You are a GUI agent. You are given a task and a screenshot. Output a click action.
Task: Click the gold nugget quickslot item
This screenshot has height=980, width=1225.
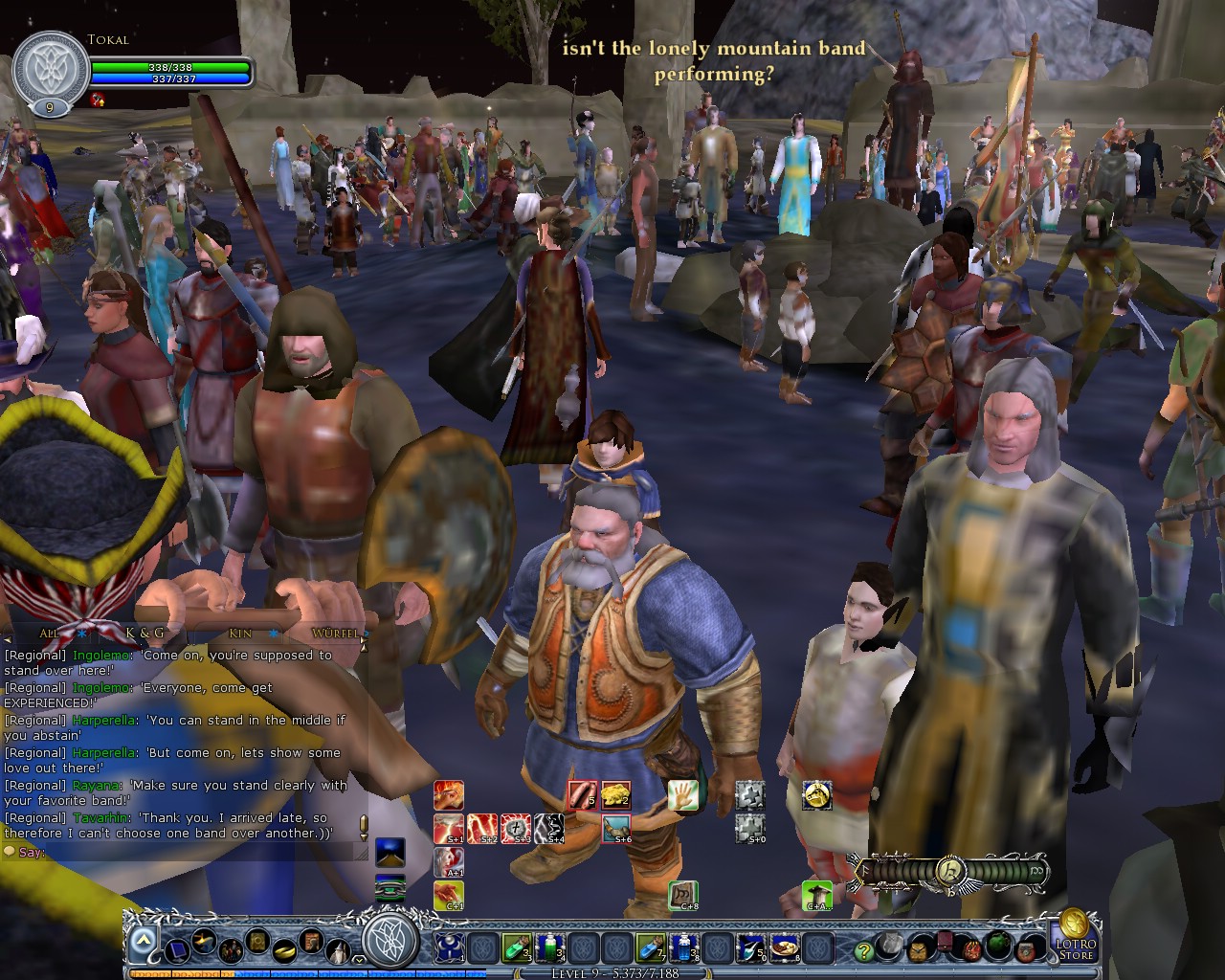pyautogui.click(x=617, y=796)
